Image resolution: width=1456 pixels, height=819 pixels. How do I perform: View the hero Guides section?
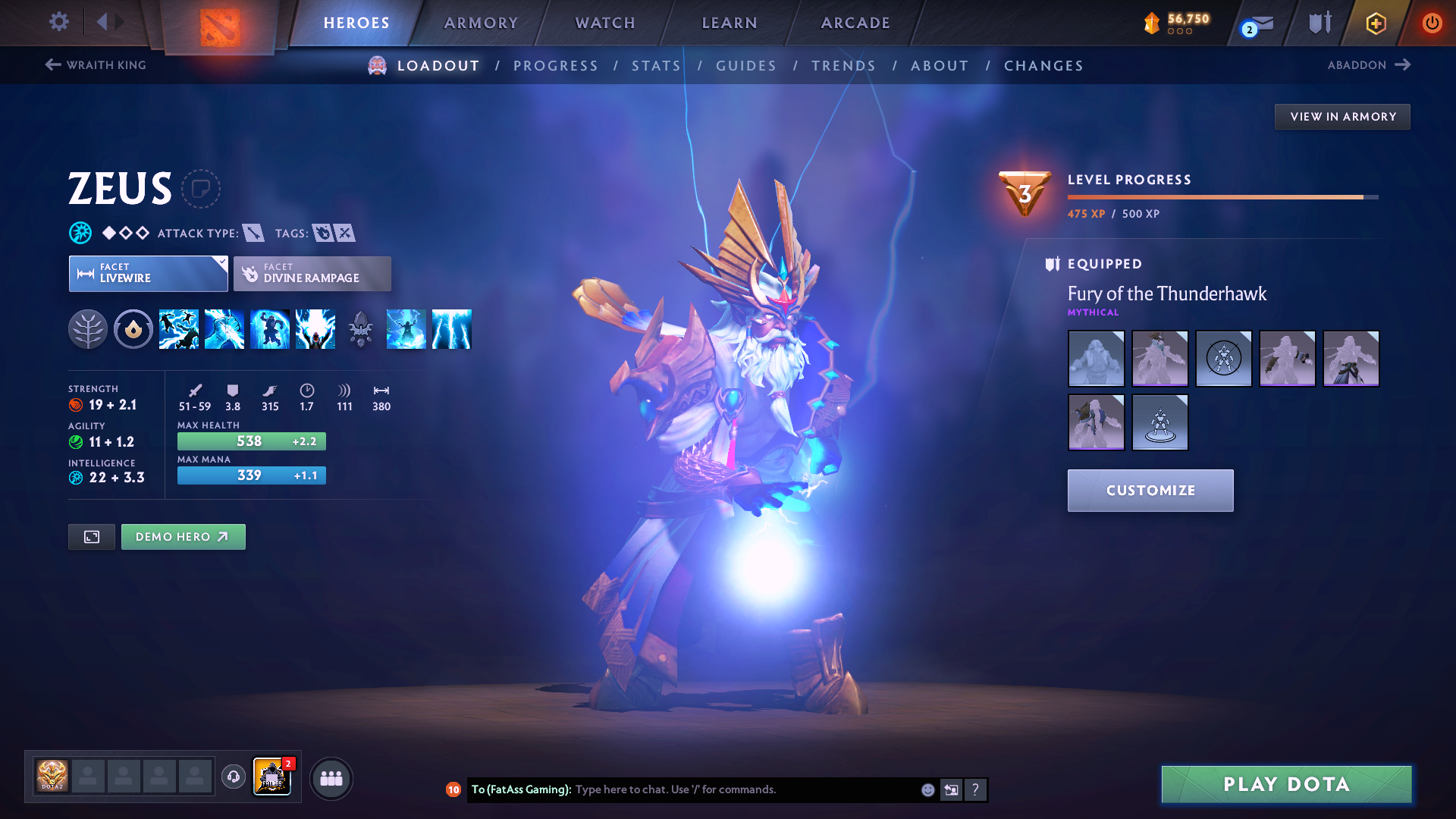[746, 66]
